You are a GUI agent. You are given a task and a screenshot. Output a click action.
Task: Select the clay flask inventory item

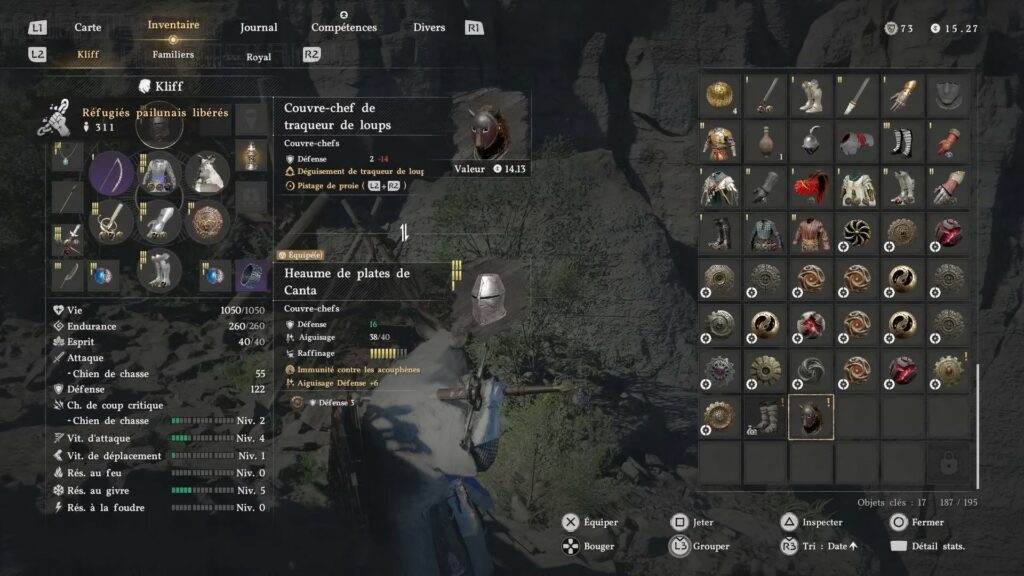[765, 141]
